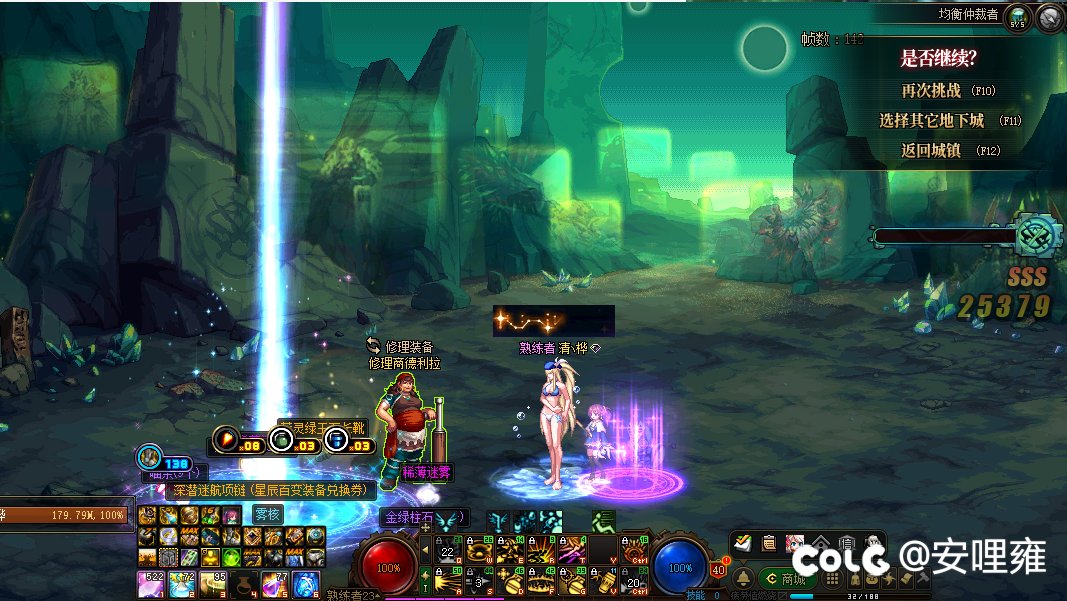Choose 返回城镇 to return to town
Viewport: 1067px width, 601px height.
(931, 151)
